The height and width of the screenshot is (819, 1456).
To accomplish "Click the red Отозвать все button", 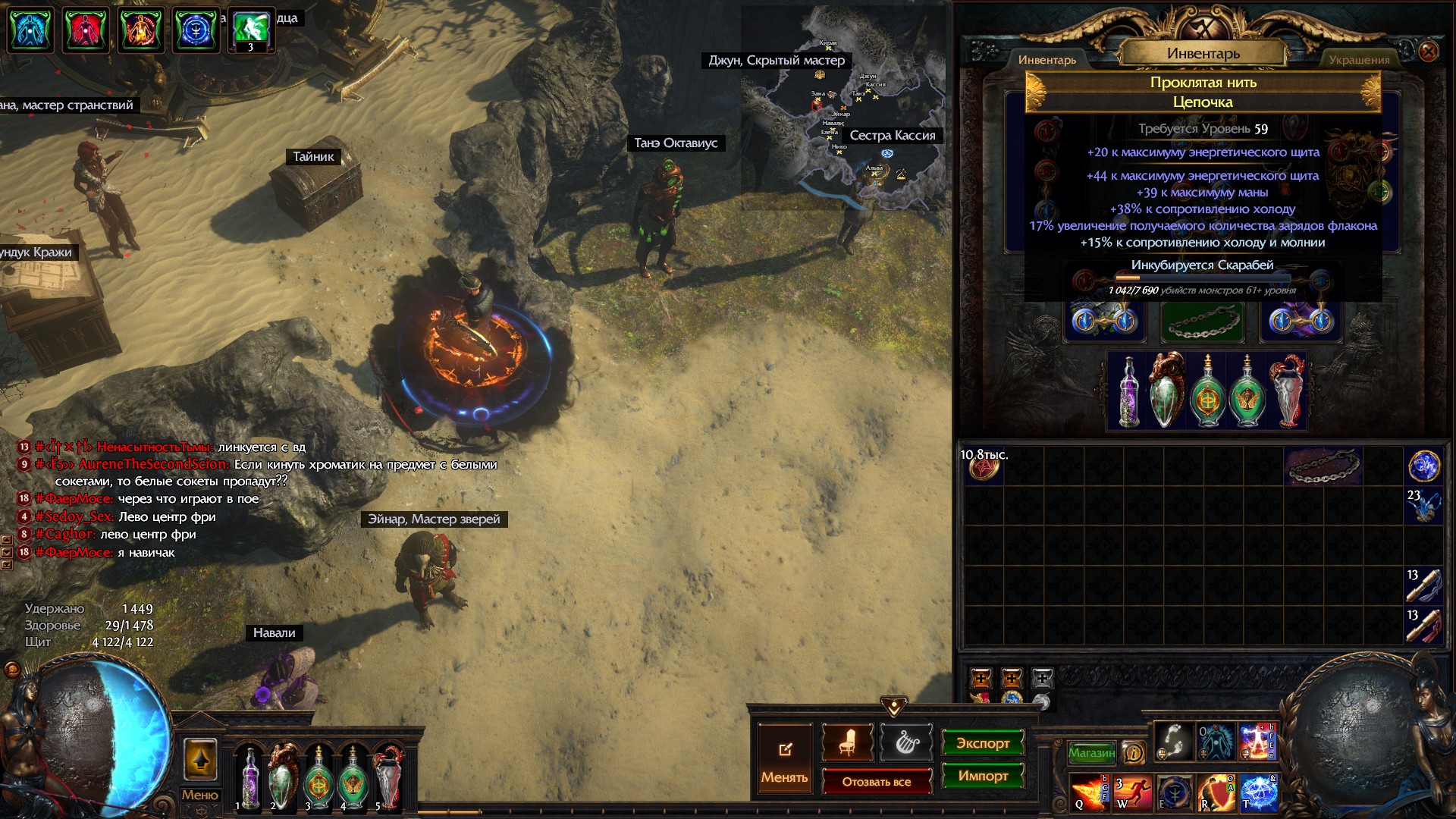I will tap(876, 782).
